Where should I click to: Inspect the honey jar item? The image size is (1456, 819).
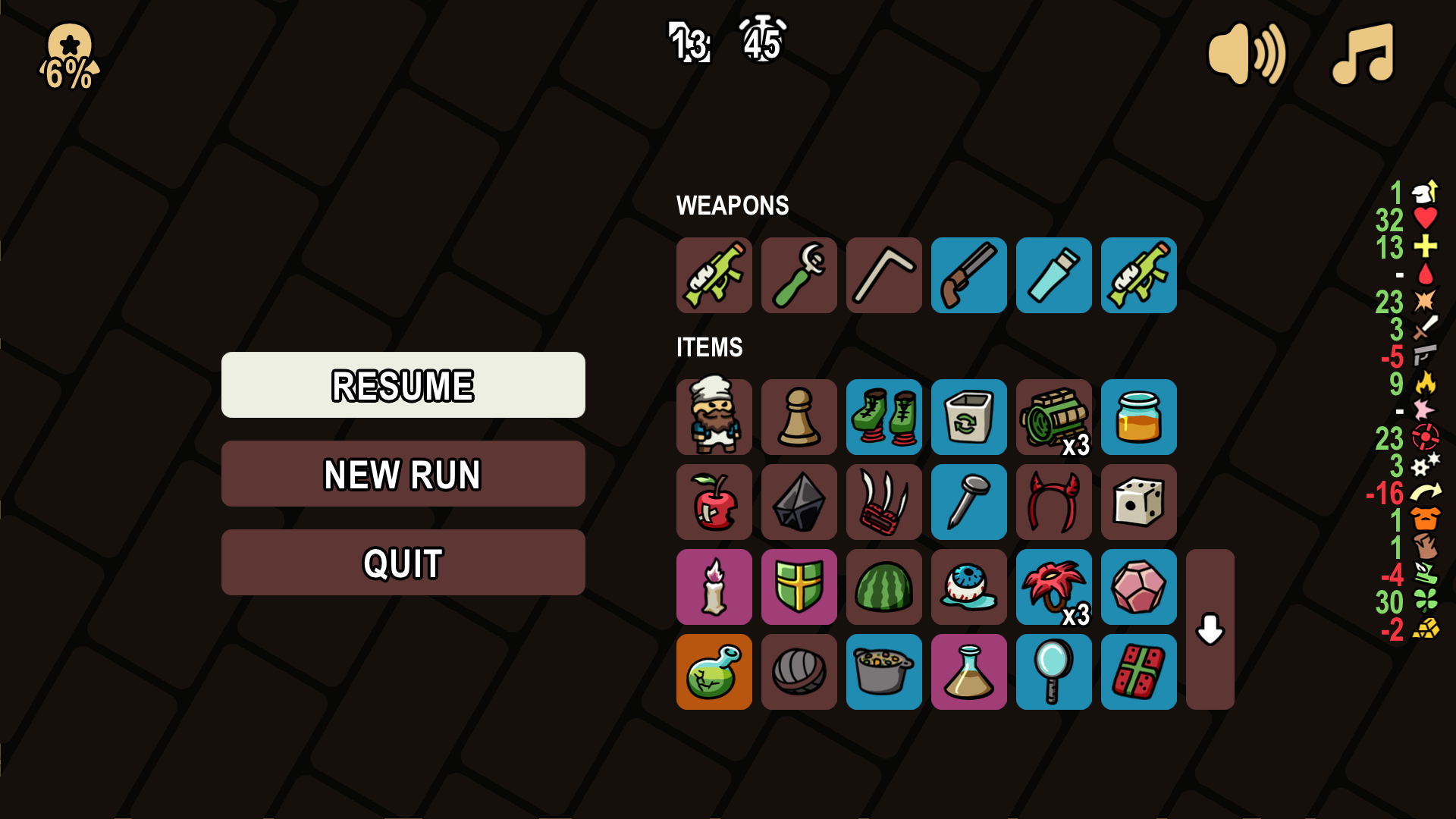click(1139, 417)
